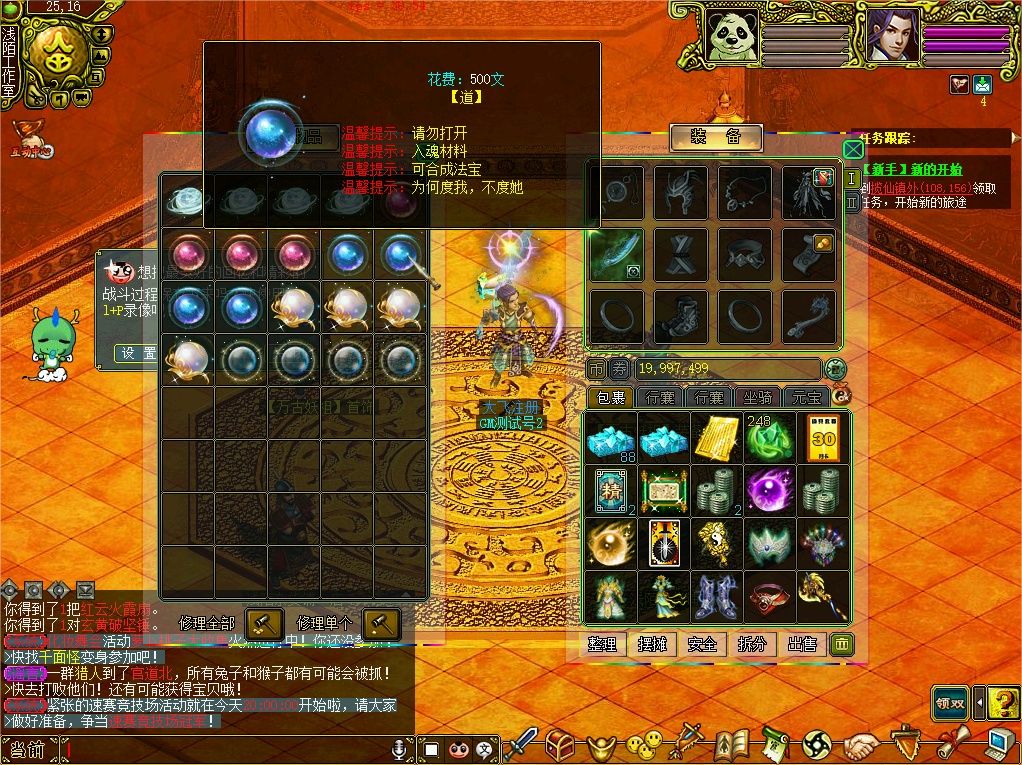Open the 摆摊 stall button
This screenshot has height=765, width=1022.
tap(652, 644)
